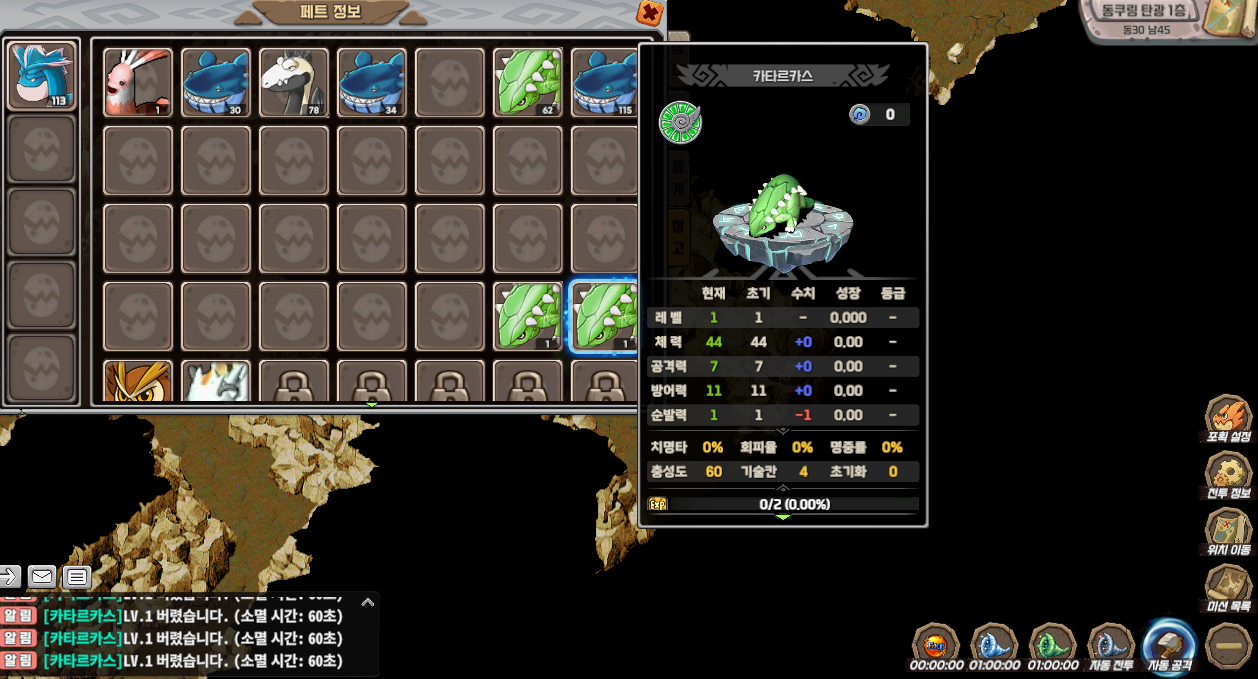Toggle 자동 전투 auto battle
1258x679 pixels.
coord(1110,646)
